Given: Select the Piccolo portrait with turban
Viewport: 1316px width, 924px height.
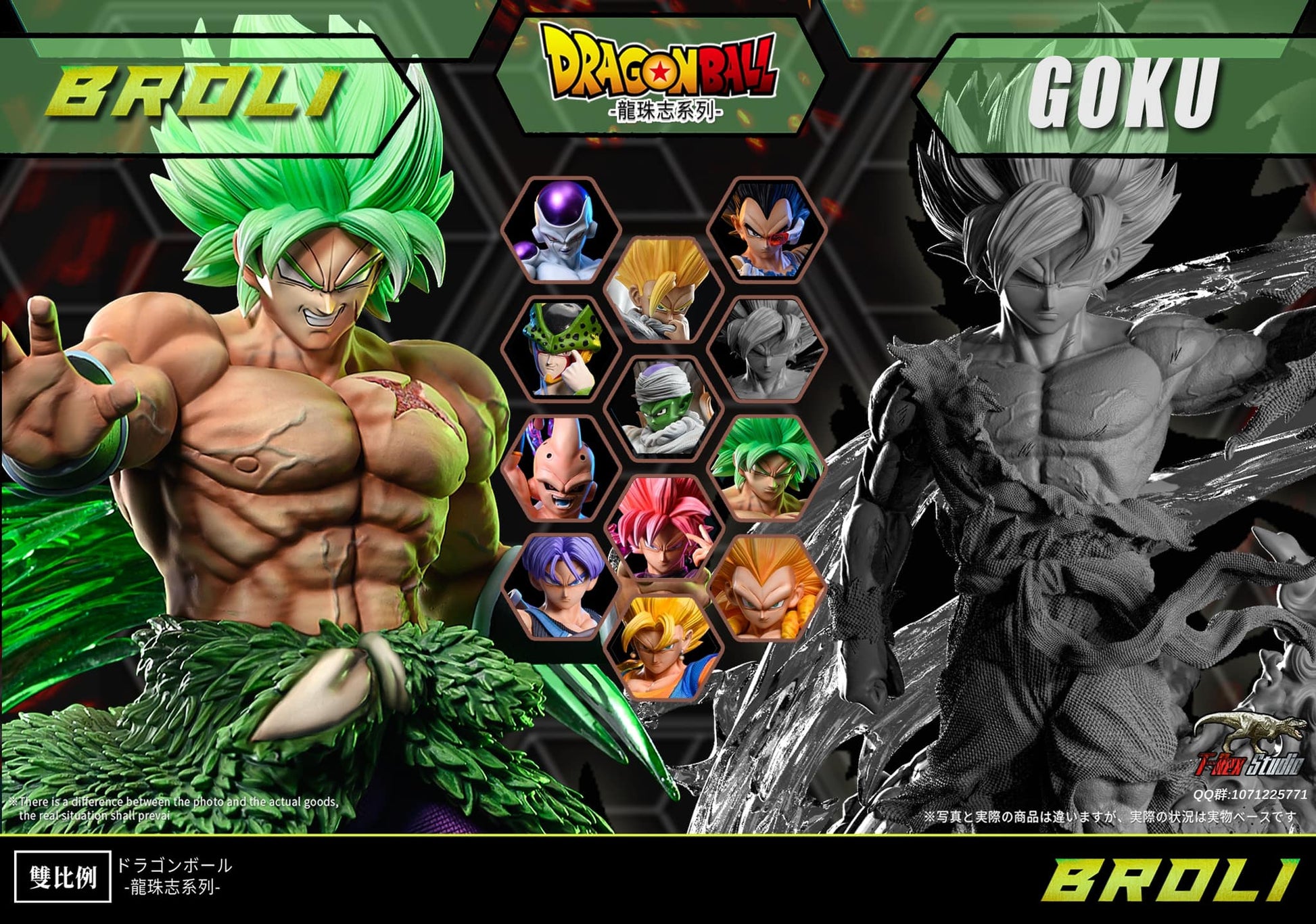Looking at the screenshot, I should click(x=663, y=408).
